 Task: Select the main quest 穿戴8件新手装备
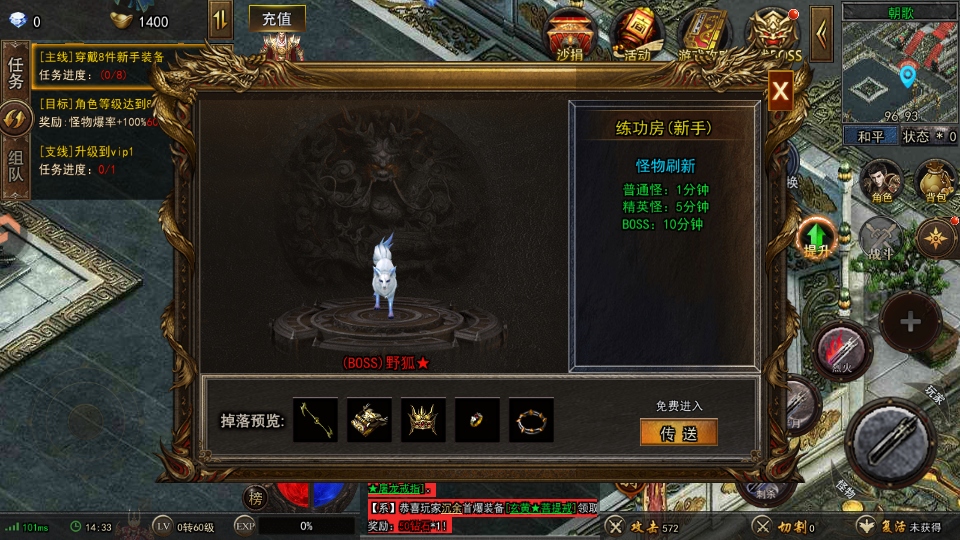click(x=101, y=57)
